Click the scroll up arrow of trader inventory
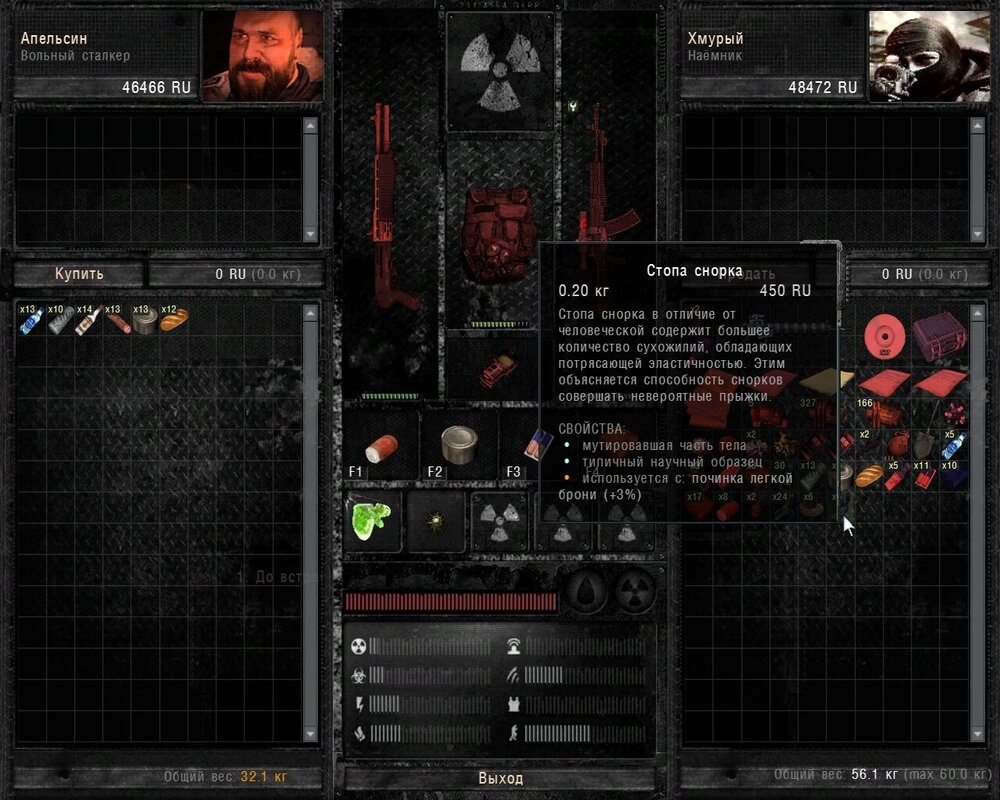This screenshot has height=800, width=1000. click(978, 314)
